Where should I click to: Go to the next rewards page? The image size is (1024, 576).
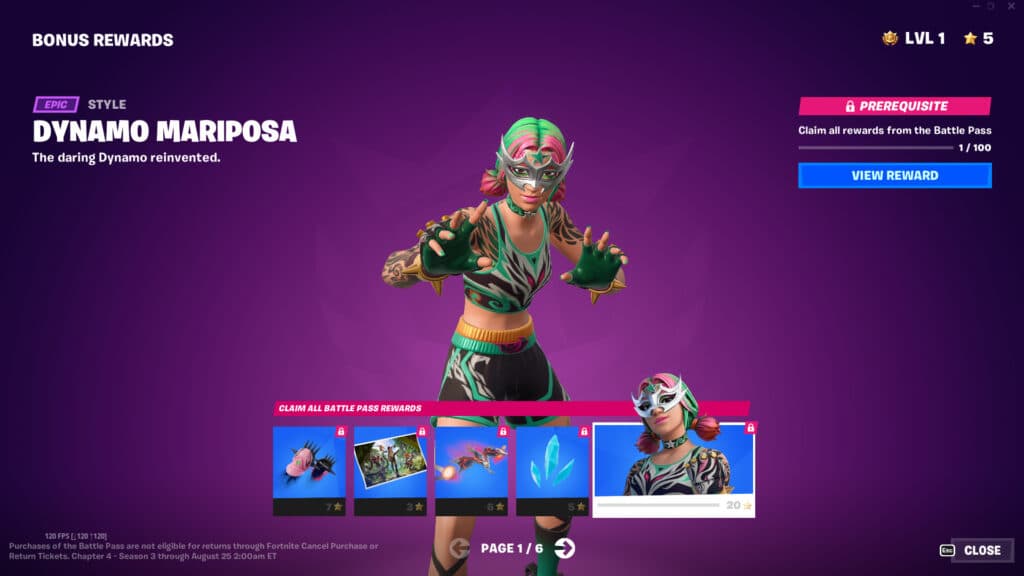pos(565,548)
